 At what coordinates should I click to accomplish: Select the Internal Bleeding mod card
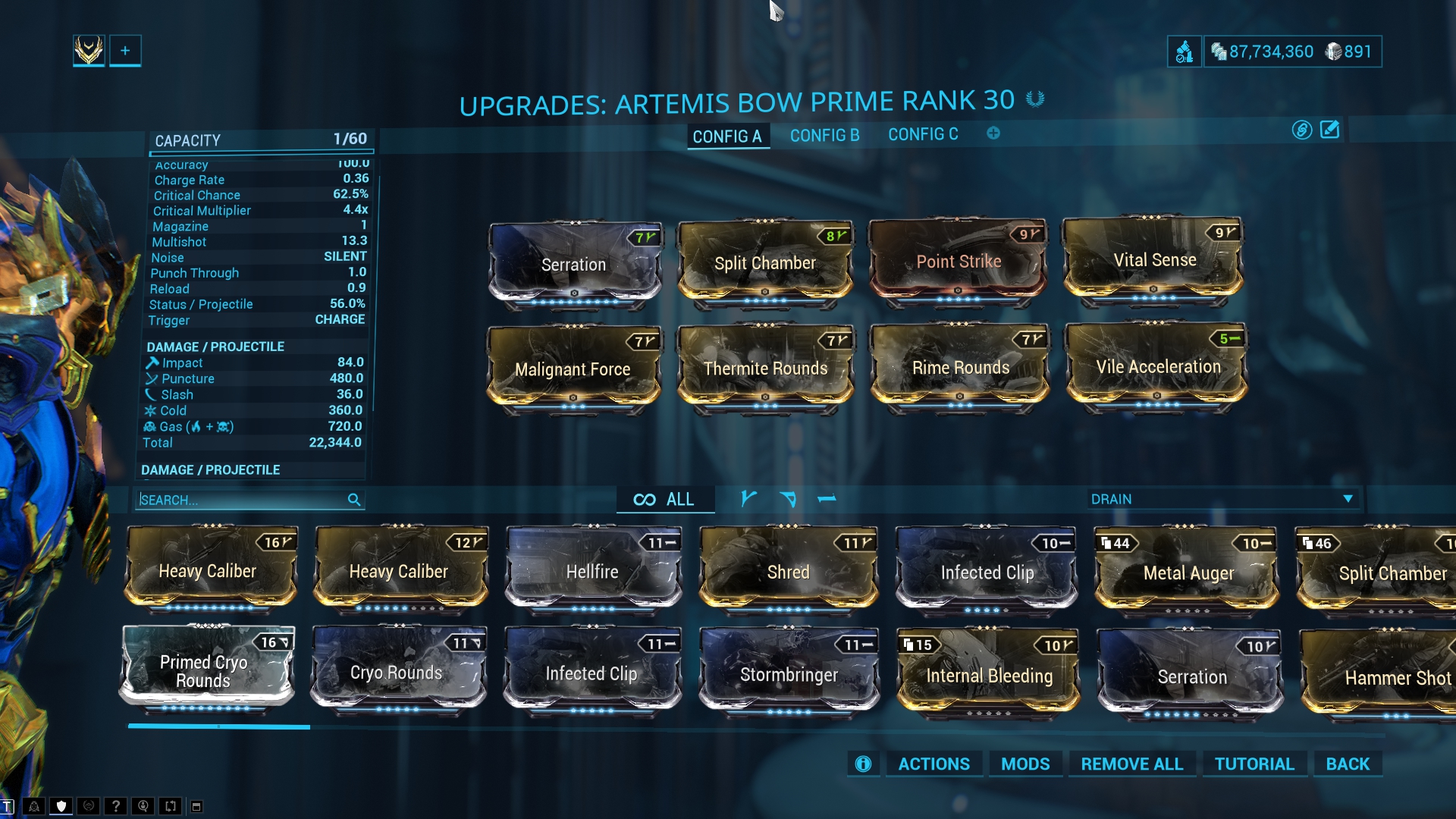click(x=989, y=676)
